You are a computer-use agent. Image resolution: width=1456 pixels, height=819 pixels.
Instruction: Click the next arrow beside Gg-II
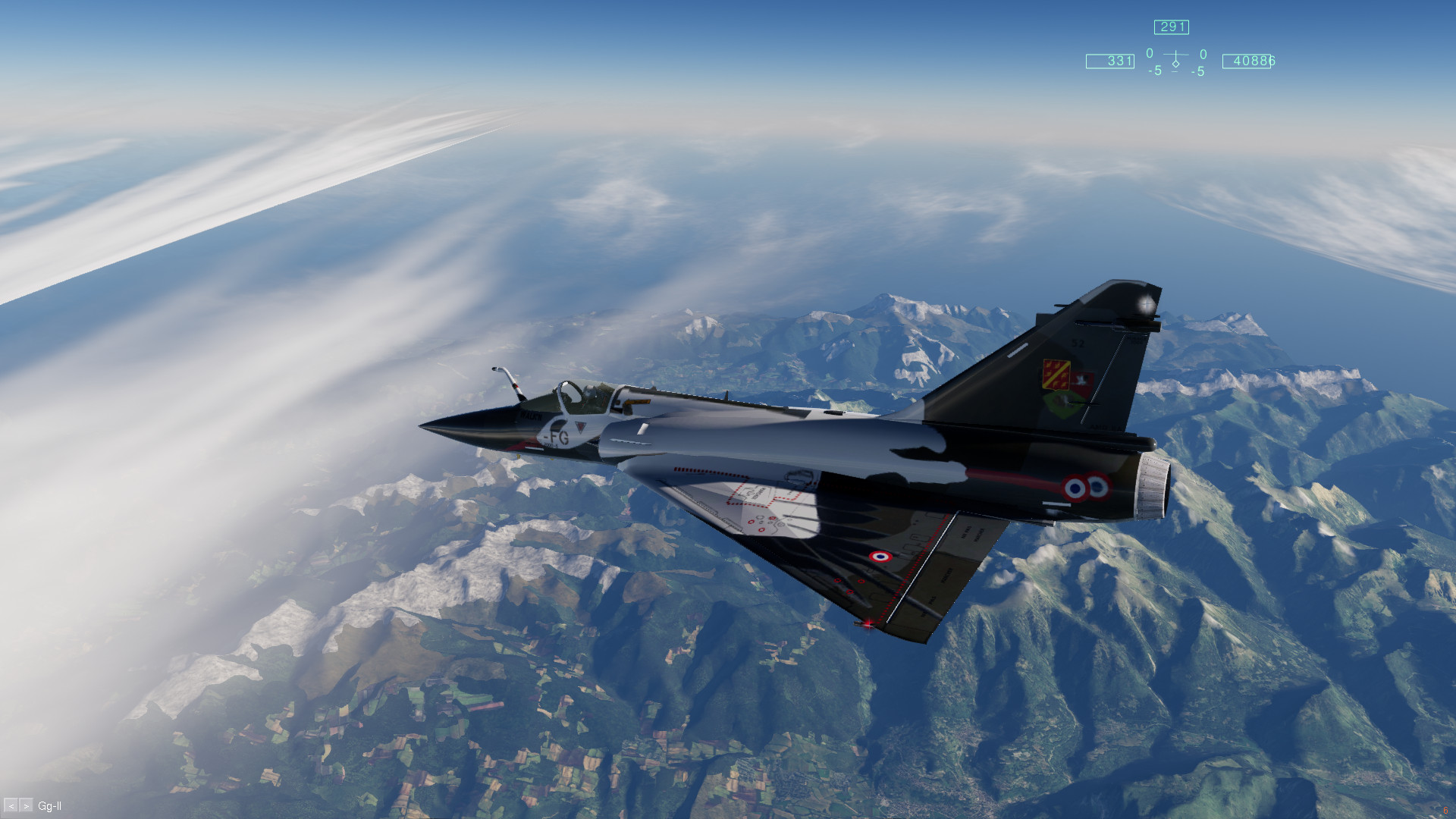[26, 806]
